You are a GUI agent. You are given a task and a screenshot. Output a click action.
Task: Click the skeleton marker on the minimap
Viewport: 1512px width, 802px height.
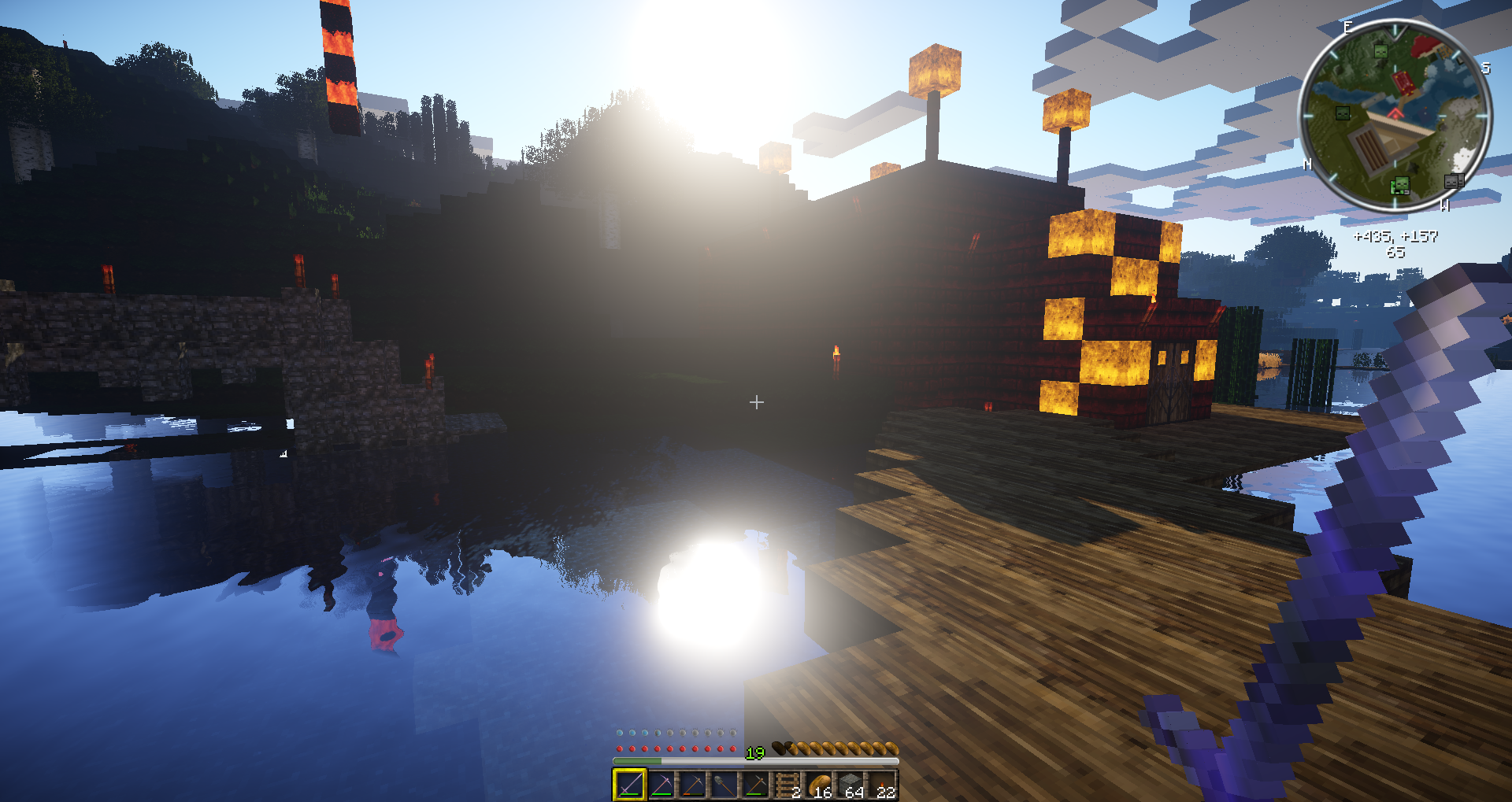pos(1453,182)
